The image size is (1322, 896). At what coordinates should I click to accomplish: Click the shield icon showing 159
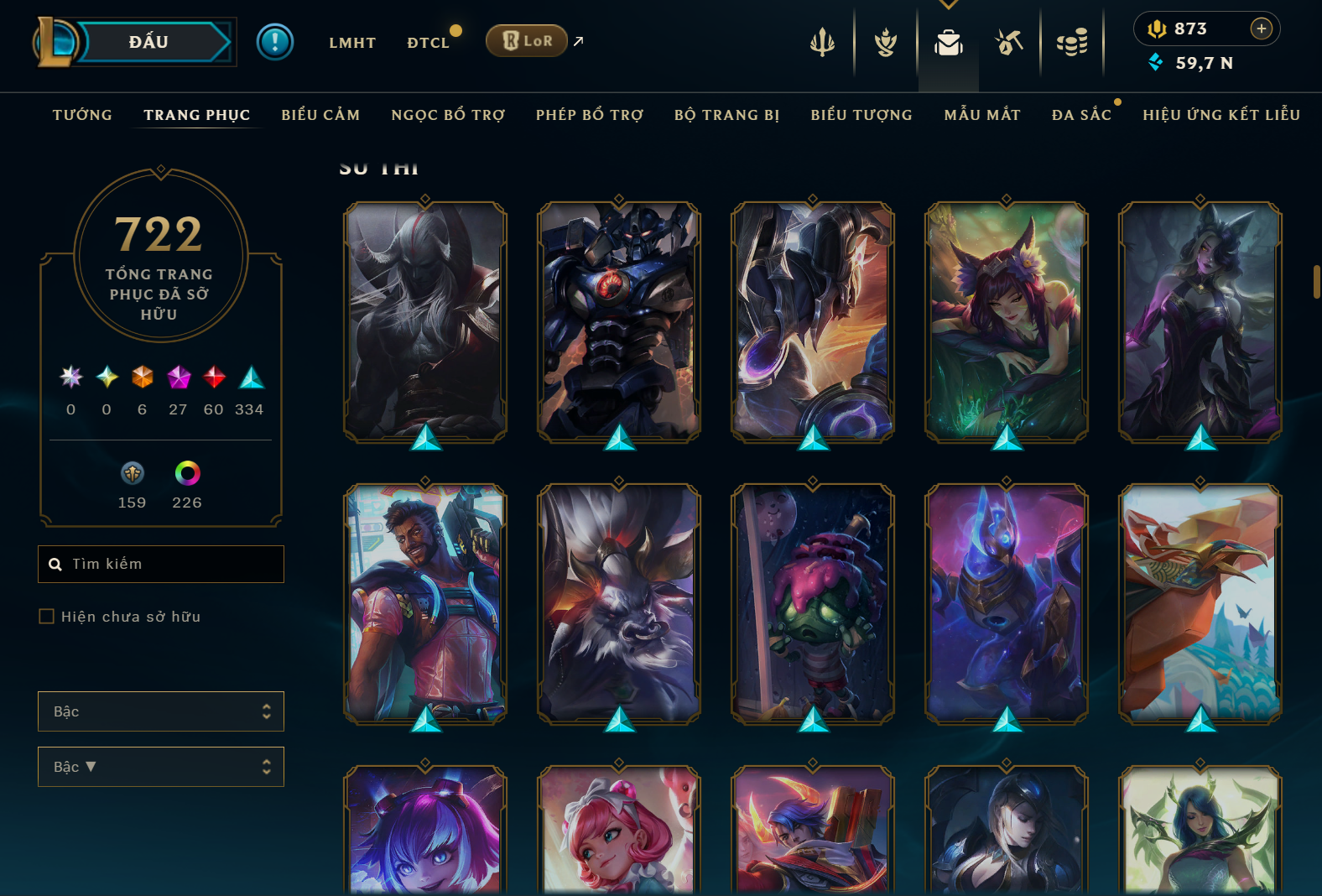(x=132, y=475)
